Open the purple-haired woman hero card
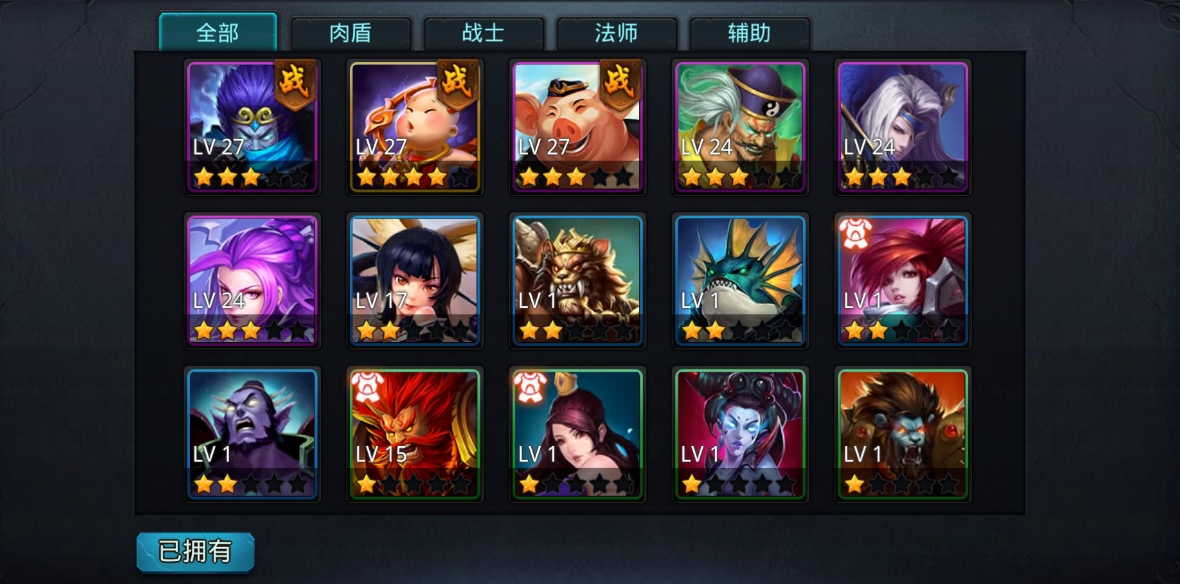 (252, 280)
